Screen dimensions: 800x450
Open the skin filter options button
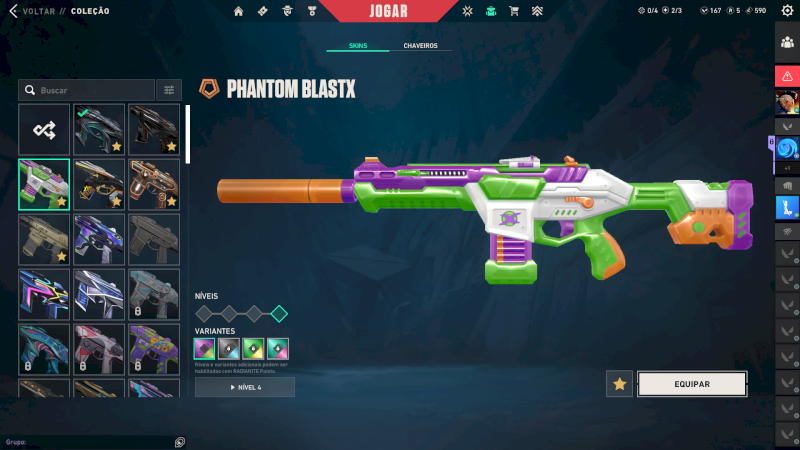pos(169,90)
